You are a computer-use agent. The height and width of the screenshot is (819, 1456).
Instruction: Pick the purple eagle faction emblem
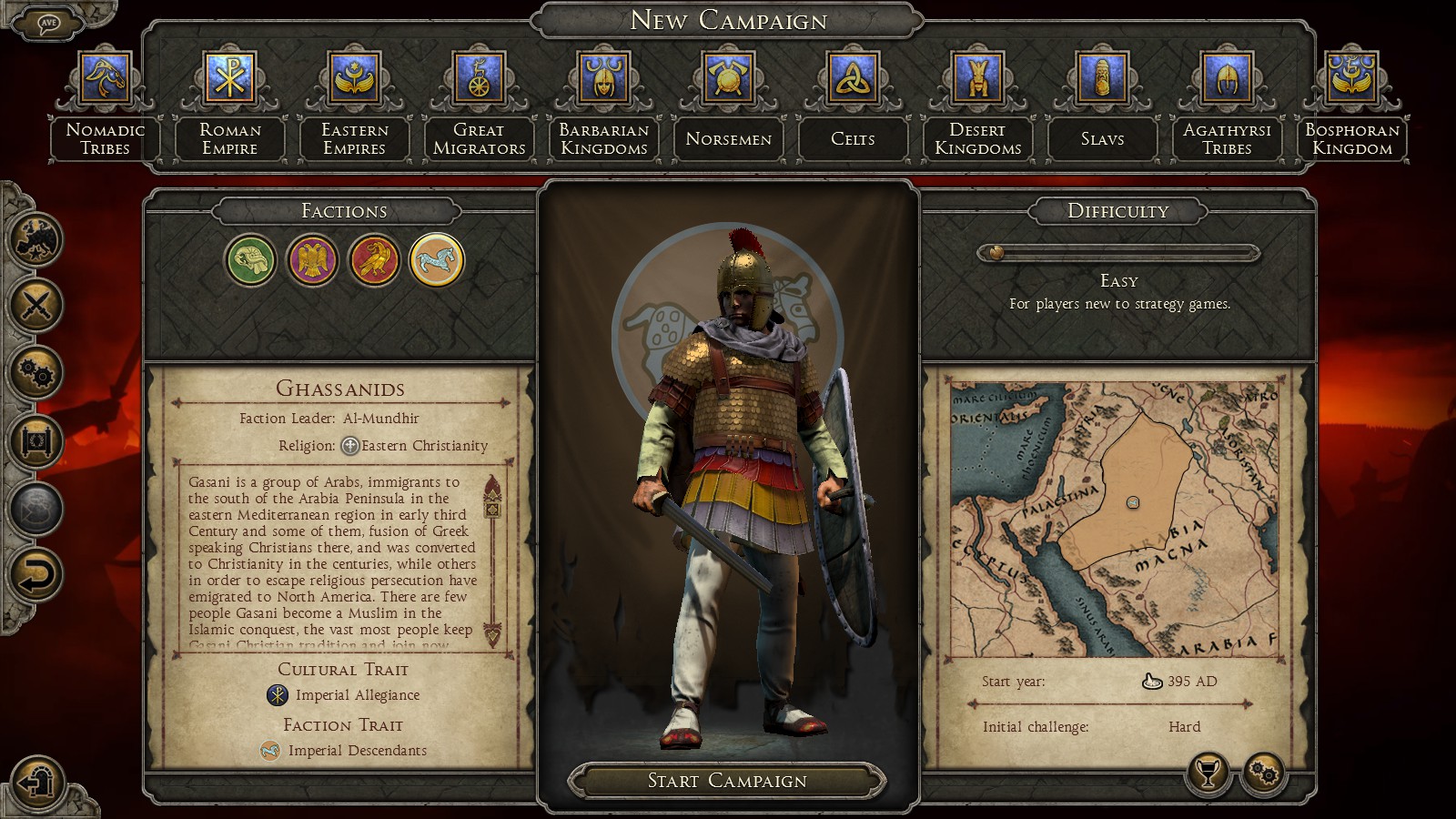[x=312, y=261]
